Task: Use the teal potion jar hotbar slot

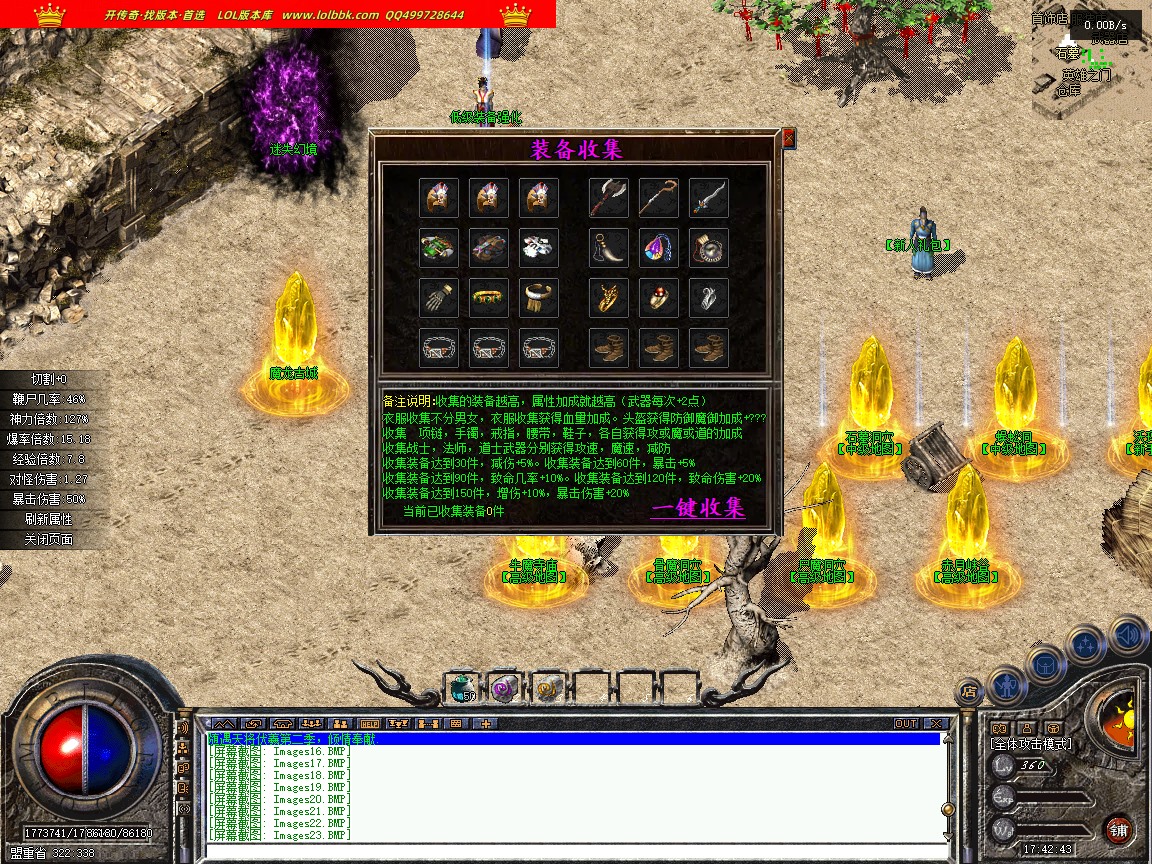Action: point(461,687)
